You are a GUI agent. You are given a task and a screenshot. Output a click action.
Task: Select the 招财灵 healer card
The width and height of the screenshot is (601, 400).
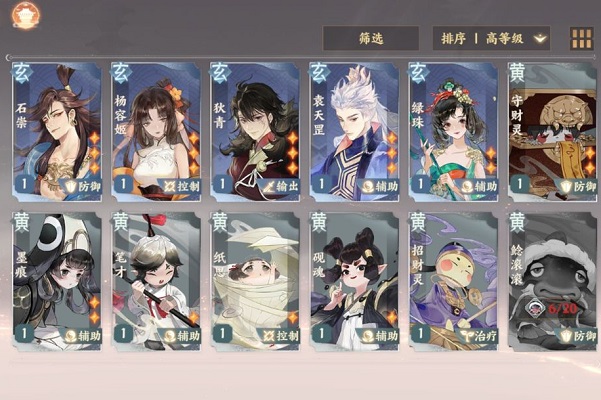452,280
